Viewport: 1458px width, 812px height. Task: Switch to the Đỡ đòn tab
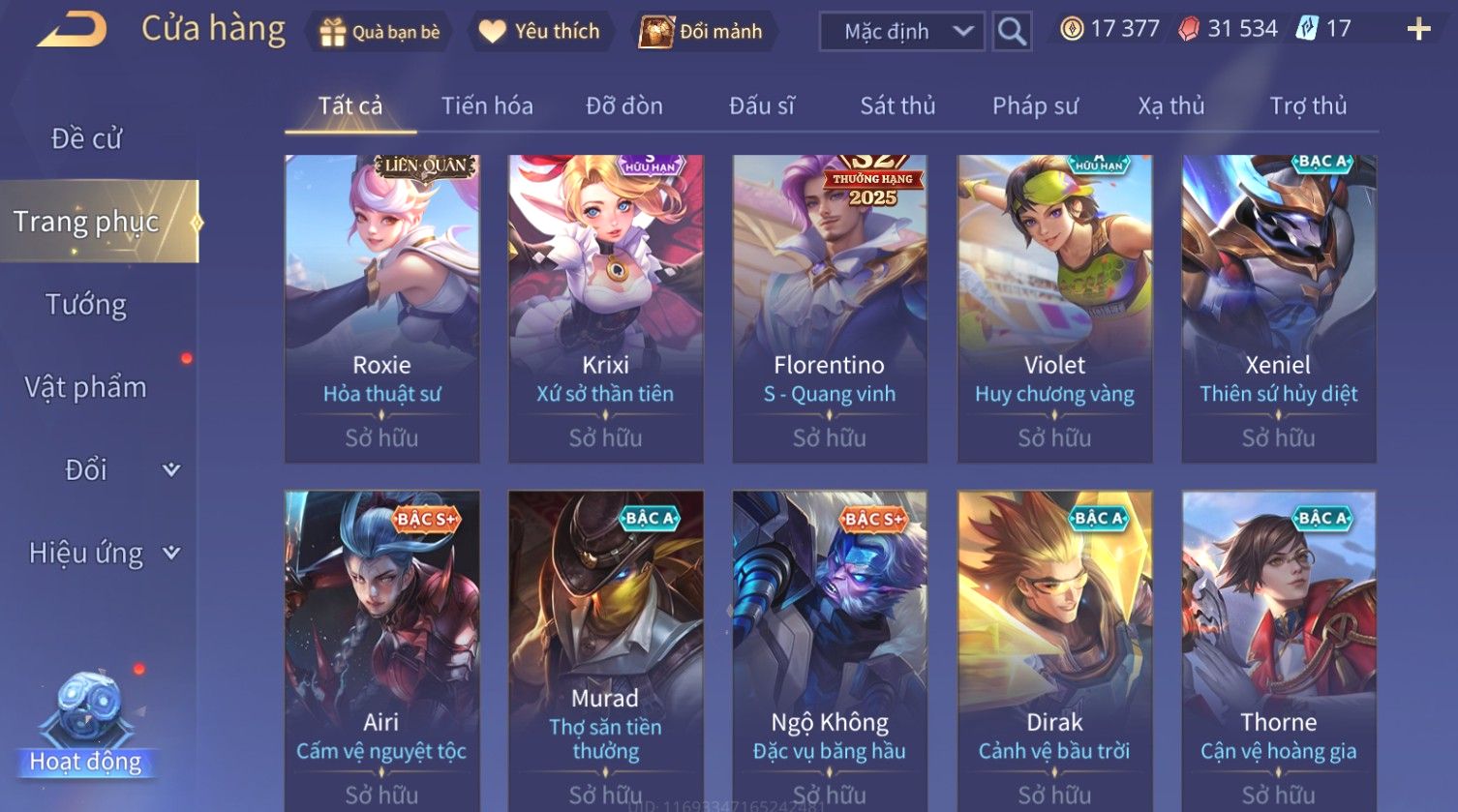[x=624, y=105]
